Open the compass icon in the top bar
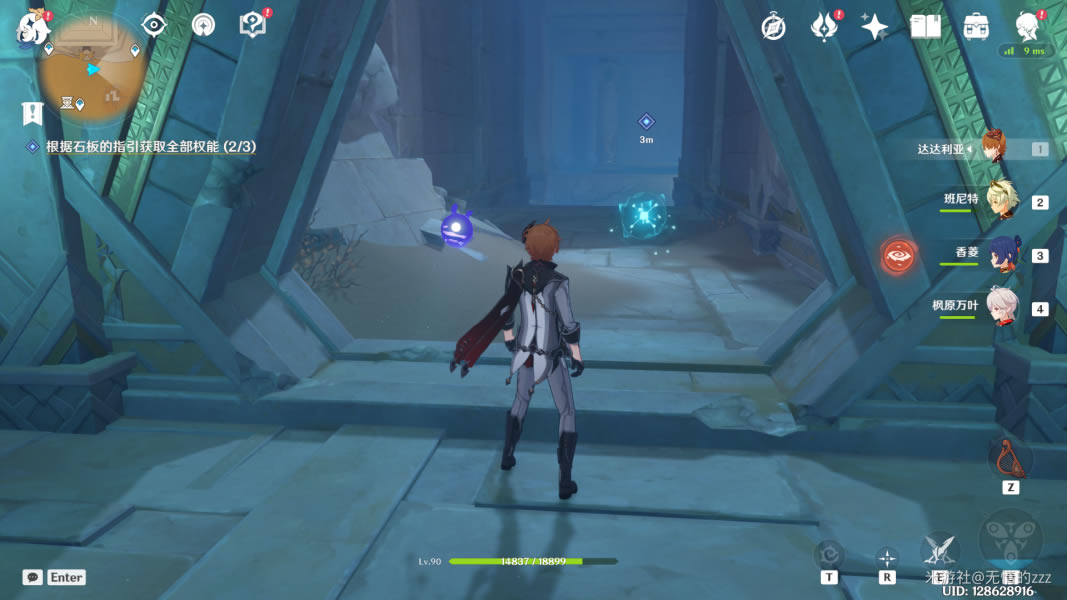This screenshot has width=1067, height=600. tap(773, 27)
